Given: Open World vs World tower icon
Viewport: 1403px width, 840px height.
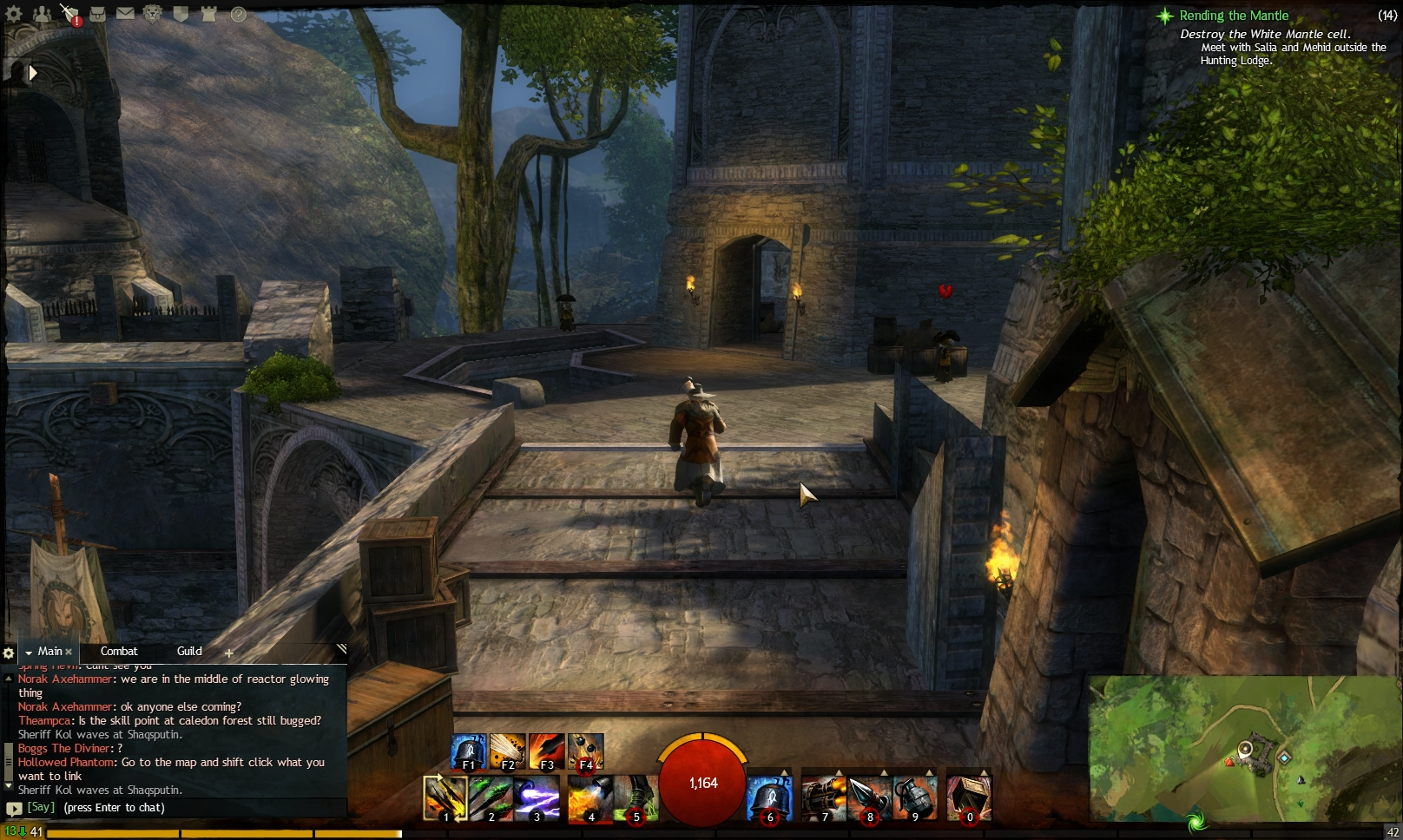Looking at the screenshot, I should 207,13.
